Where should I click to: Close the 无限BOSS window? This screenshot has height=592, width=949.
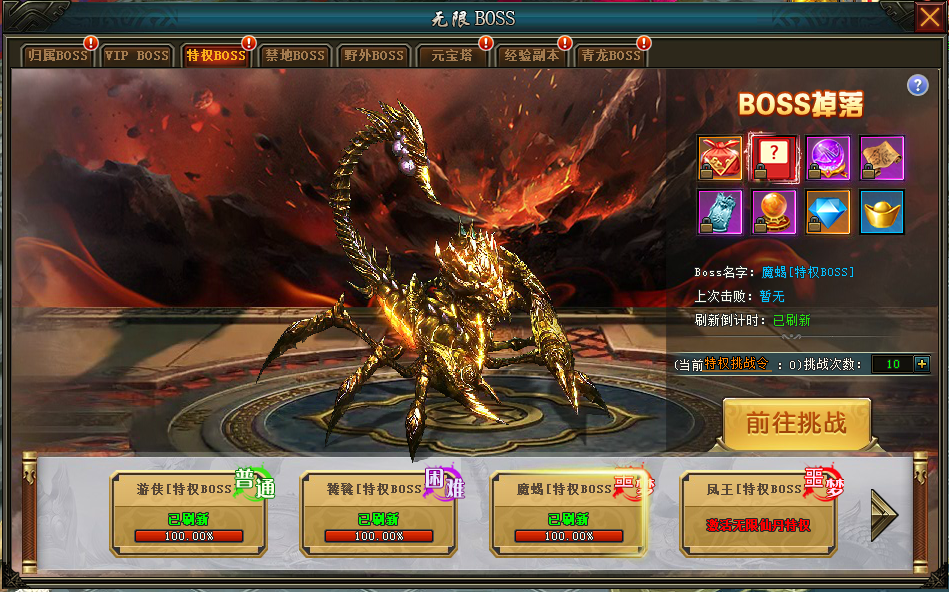click(x=930, y=17)
